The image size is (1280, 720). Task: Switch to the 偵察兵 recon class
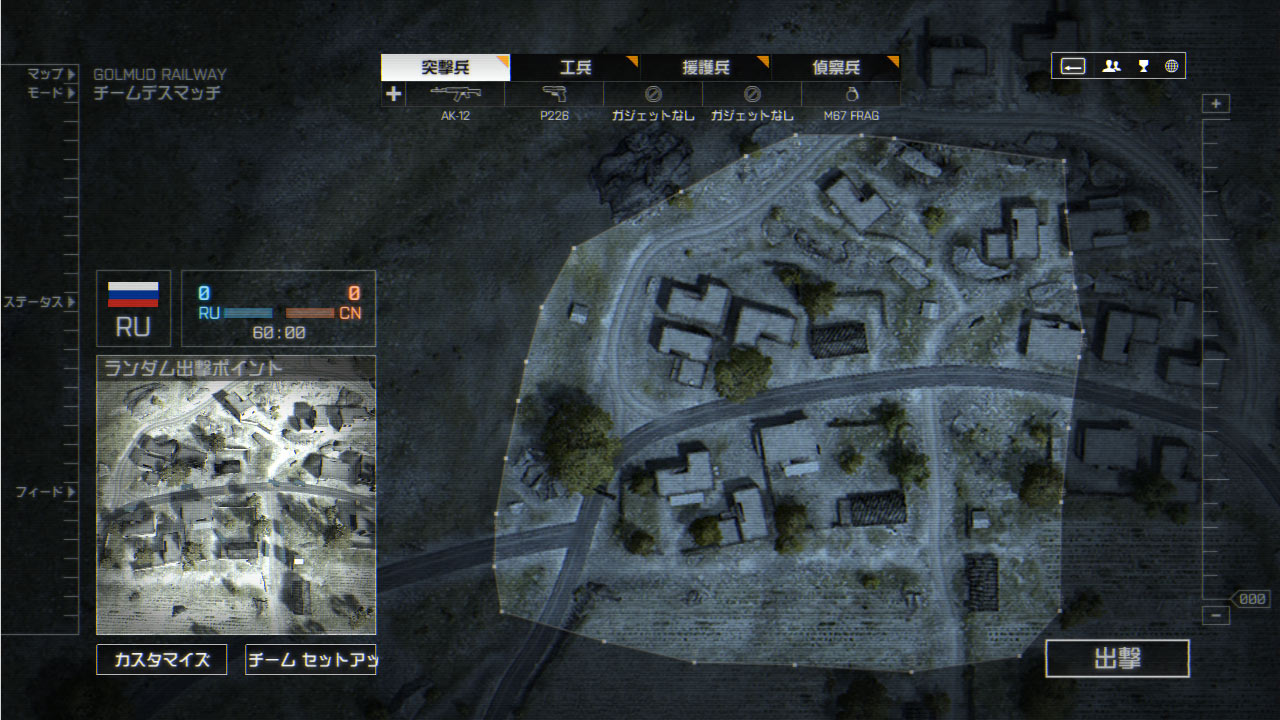click(835, 68)
